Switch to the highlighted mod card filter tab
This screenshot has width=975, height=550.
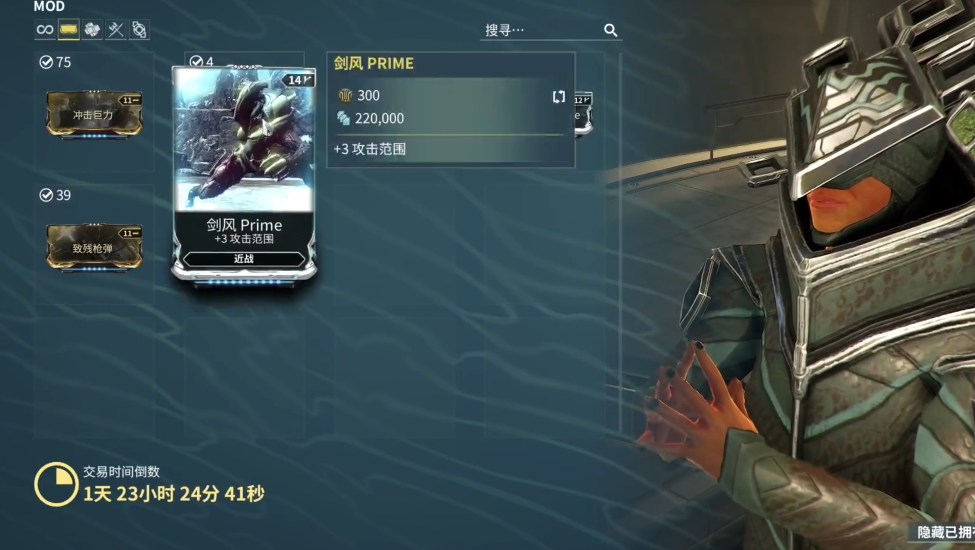coord(69,30)
